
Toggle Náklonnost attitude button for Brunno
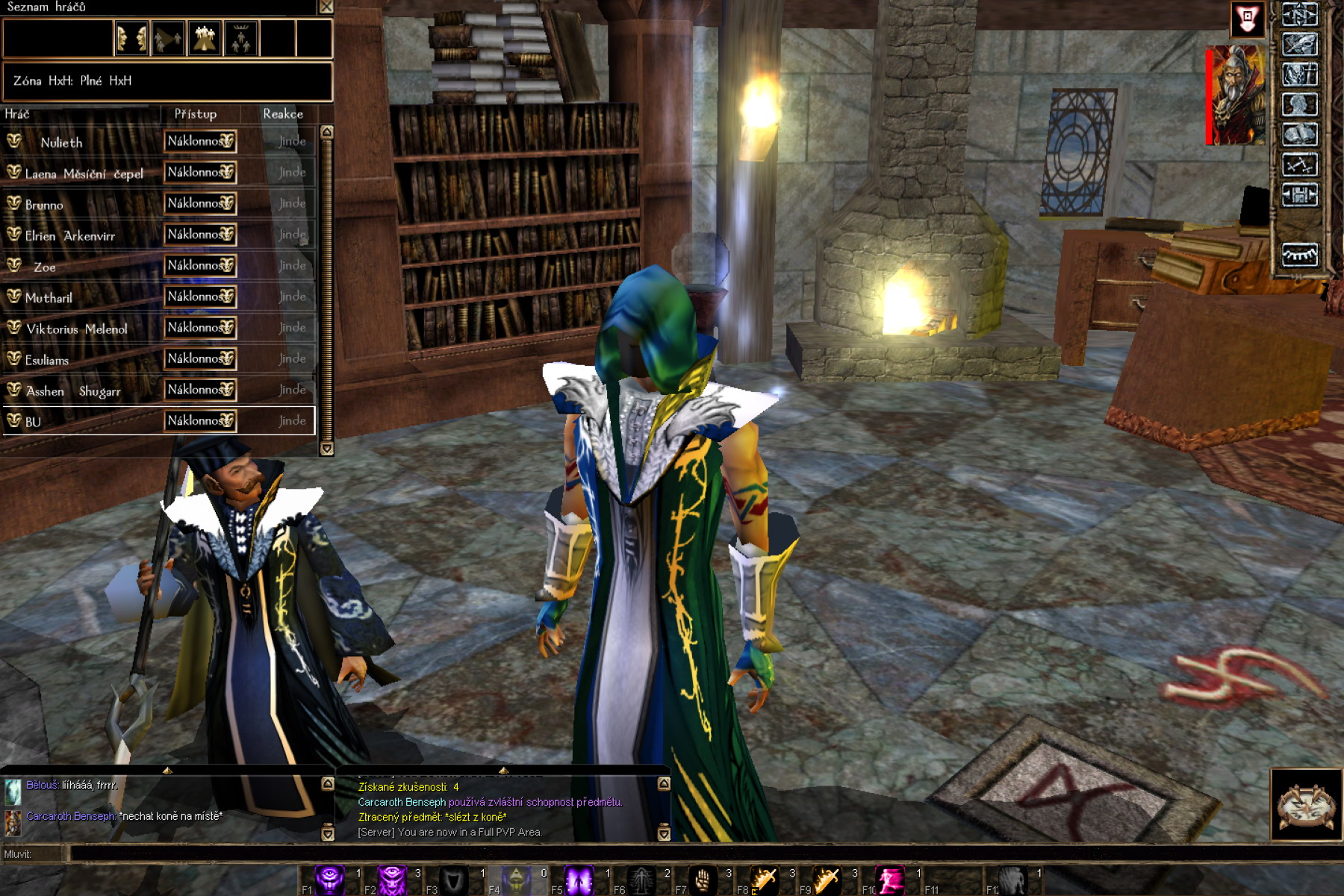tap(200, 204)
